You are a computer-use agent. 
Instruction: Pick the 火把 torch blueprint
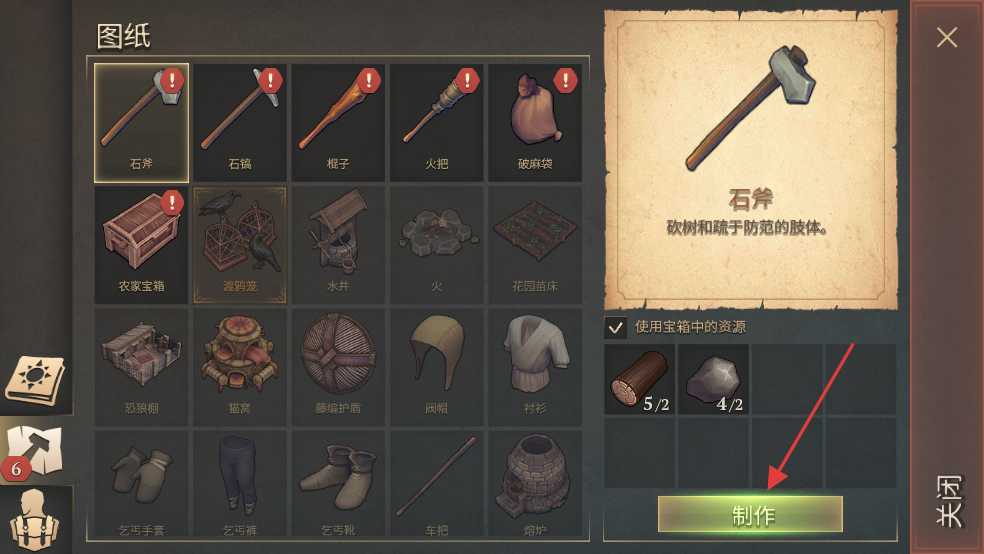(x=436, y=121)
